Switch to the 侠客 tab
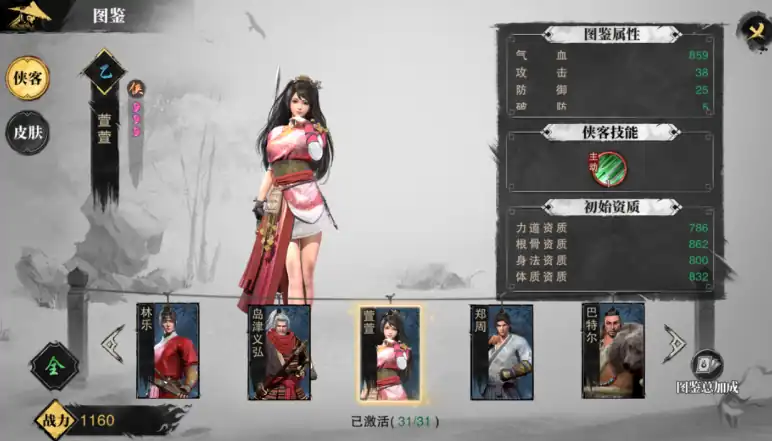The image size is (772, 441). click(x=27, y=79)
